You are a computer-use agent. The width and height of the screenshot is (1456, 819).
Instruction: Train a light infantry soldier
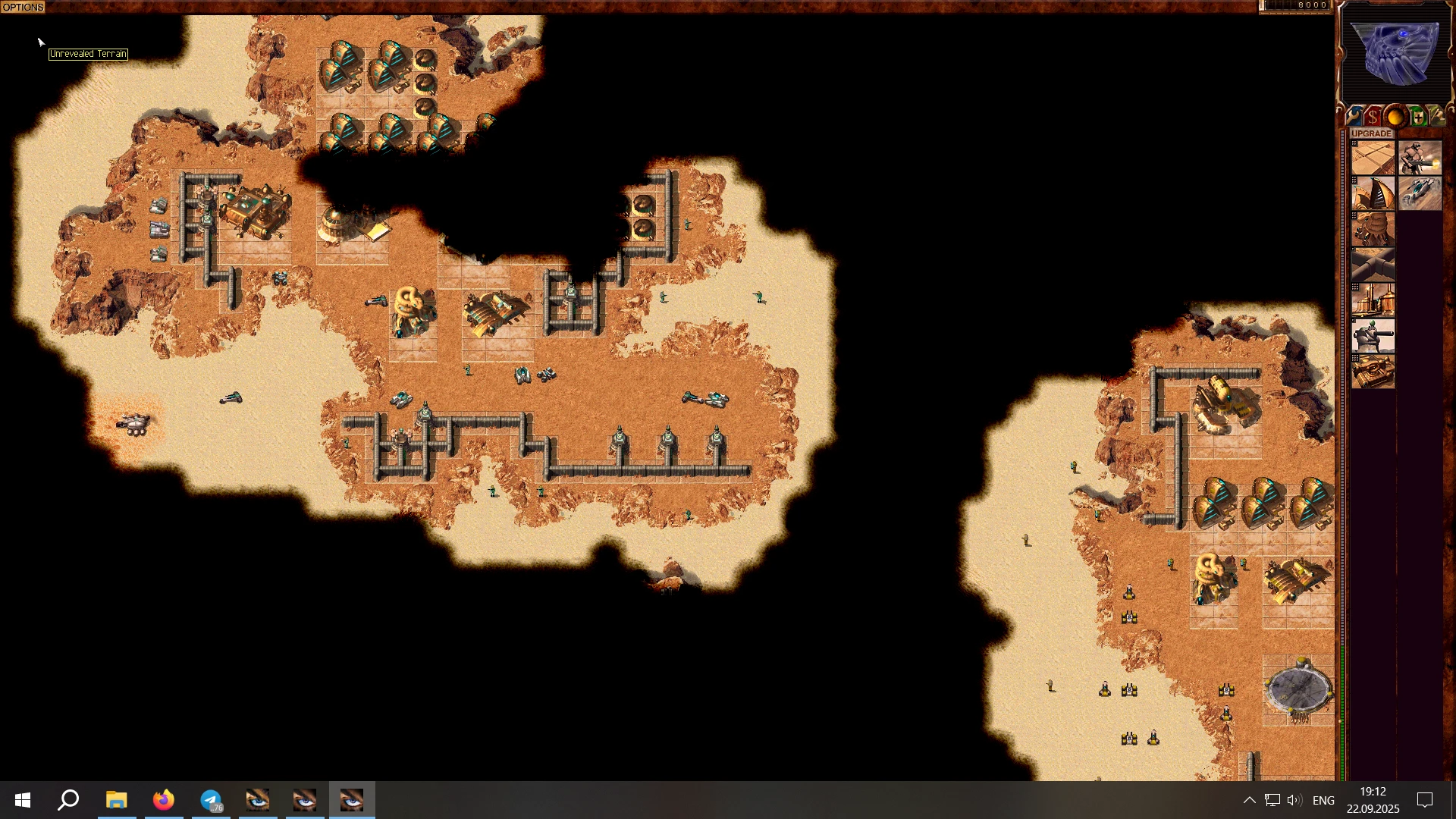1420,158
